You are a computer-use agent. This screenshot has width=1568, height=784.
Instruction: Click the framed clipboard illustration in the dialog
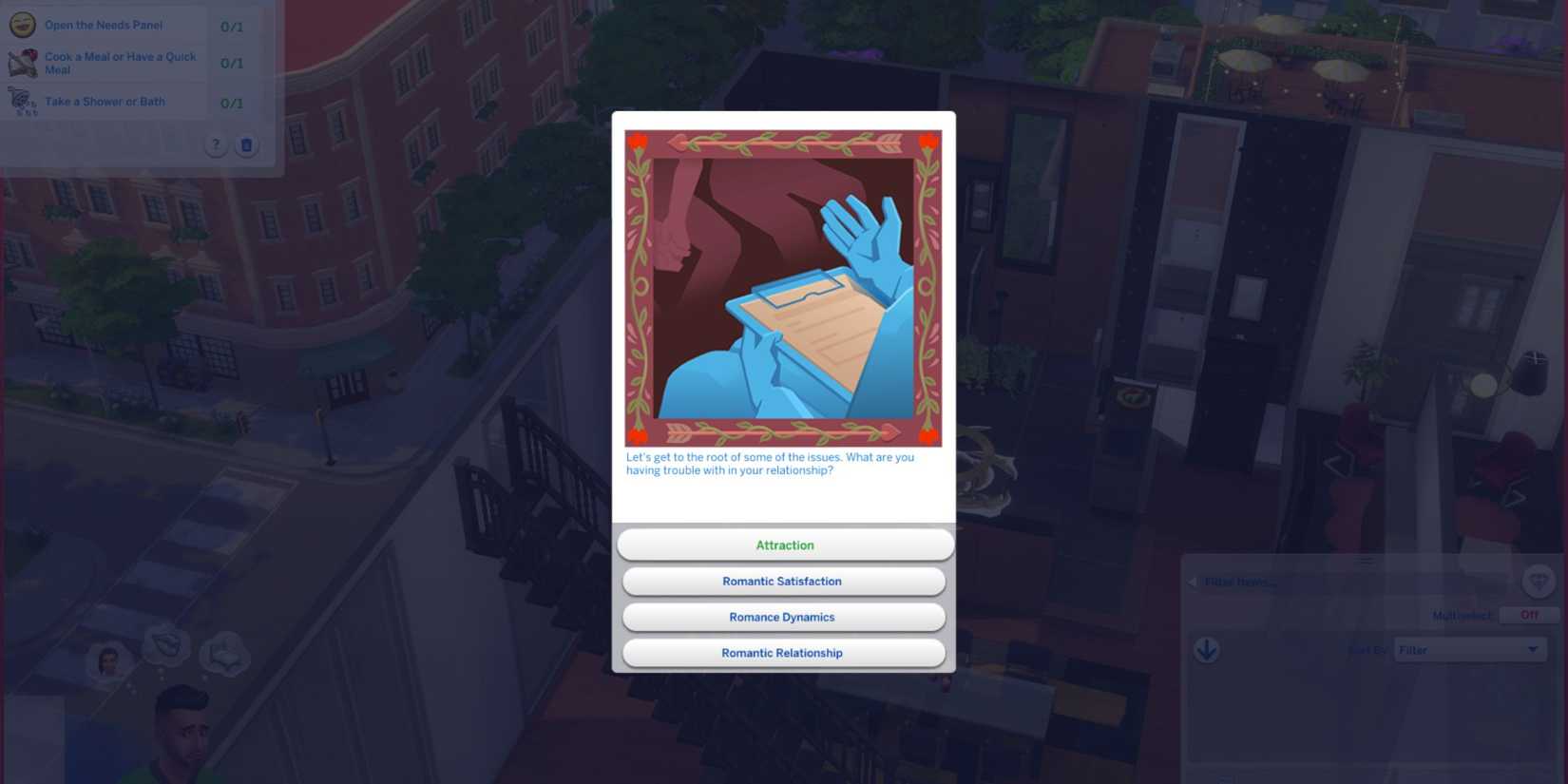pyautogui.click(x=784, y=290)
